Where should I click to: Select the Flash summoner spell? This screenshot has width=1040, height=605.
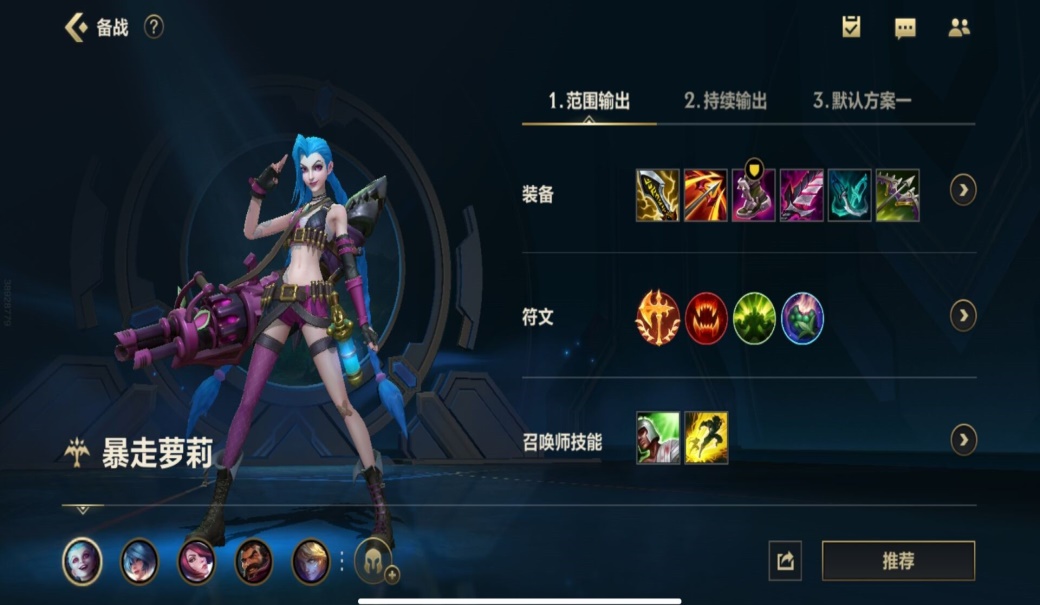point(706,438)
